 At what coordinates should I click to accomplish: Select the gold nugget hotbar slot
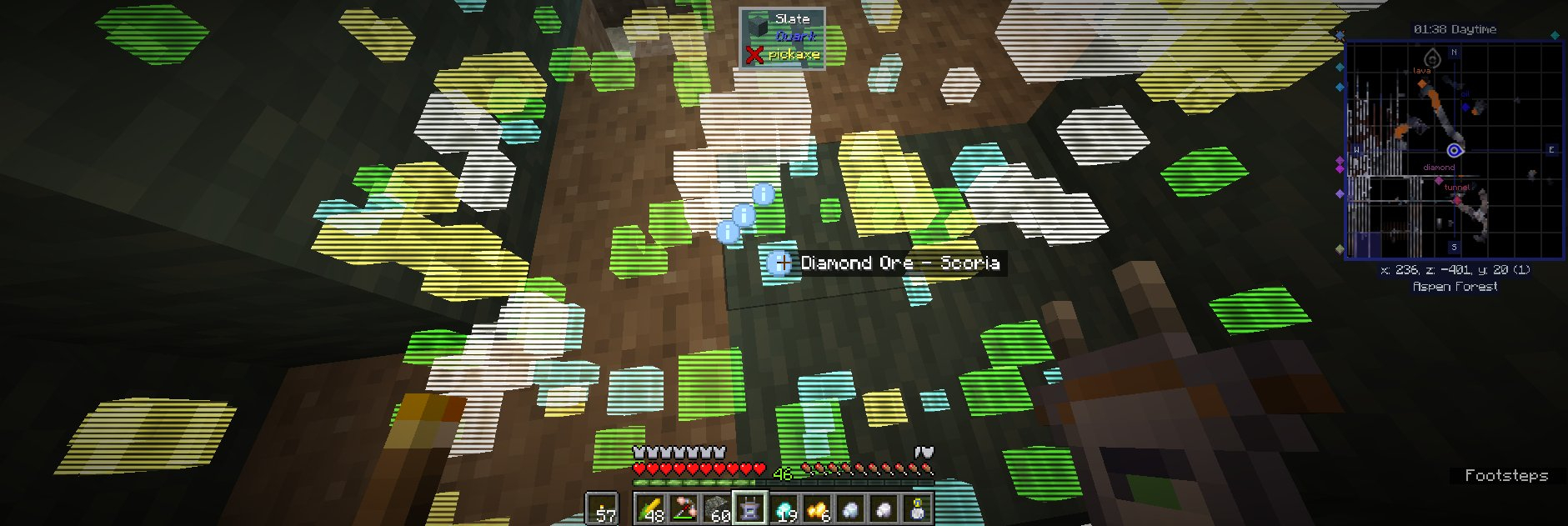click(817, 508)
